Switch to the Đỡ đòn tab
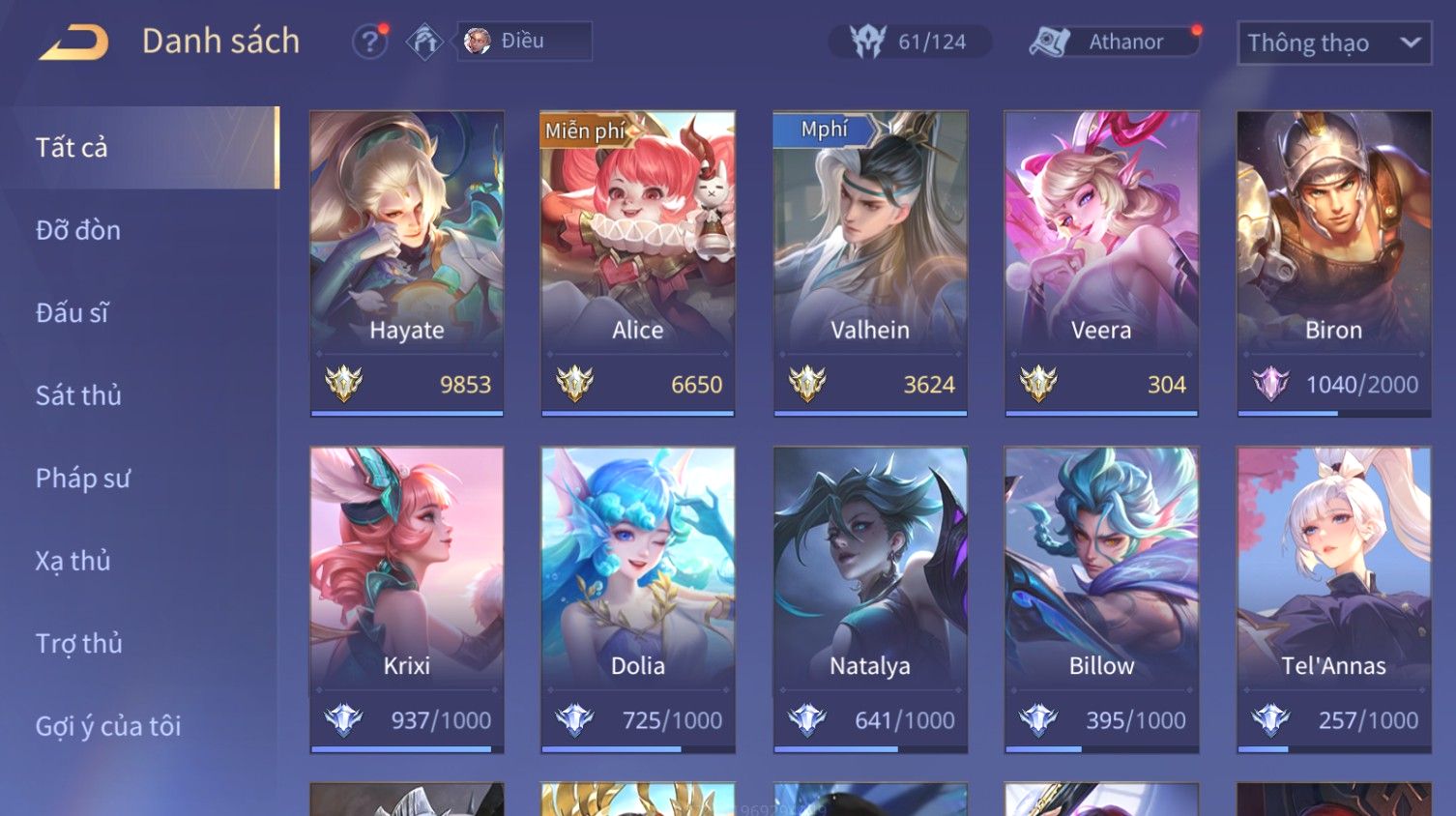 pos(79,230)
